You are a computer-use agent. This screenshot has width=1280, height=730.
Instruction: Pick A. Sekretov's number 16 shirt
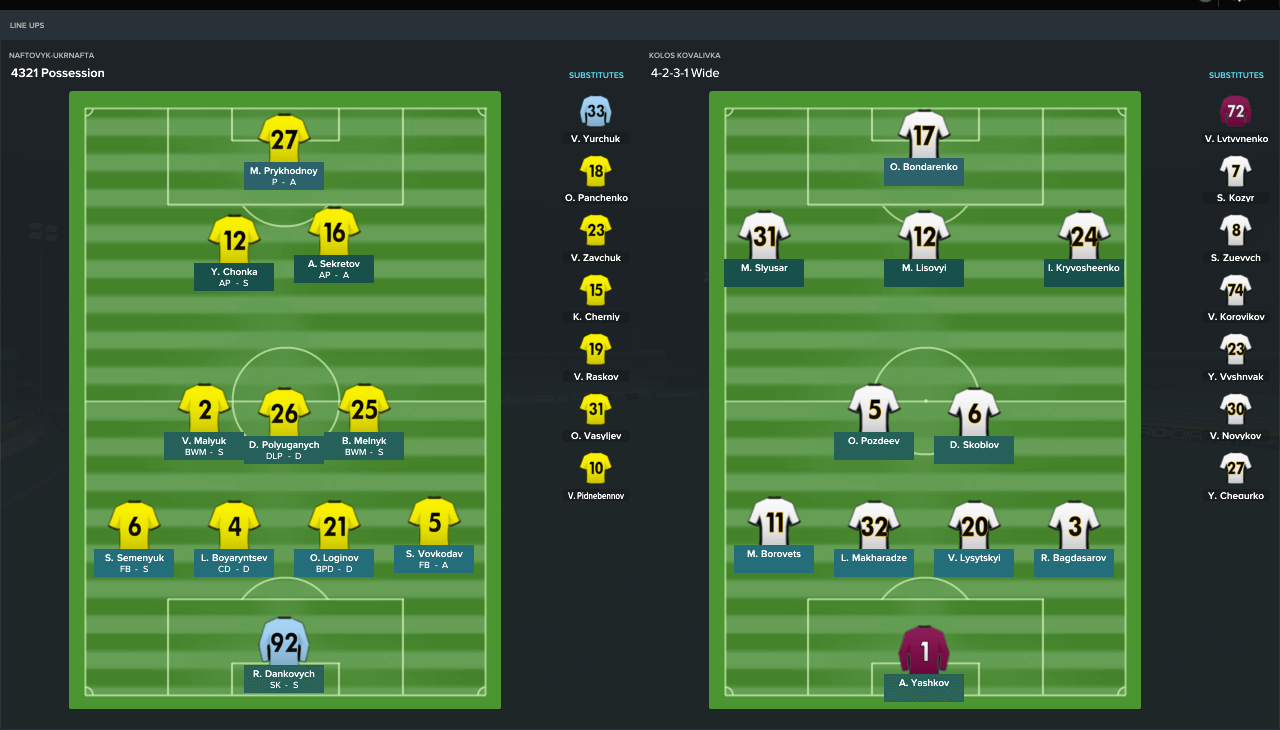pyautogui.click(x=334, y=232)
